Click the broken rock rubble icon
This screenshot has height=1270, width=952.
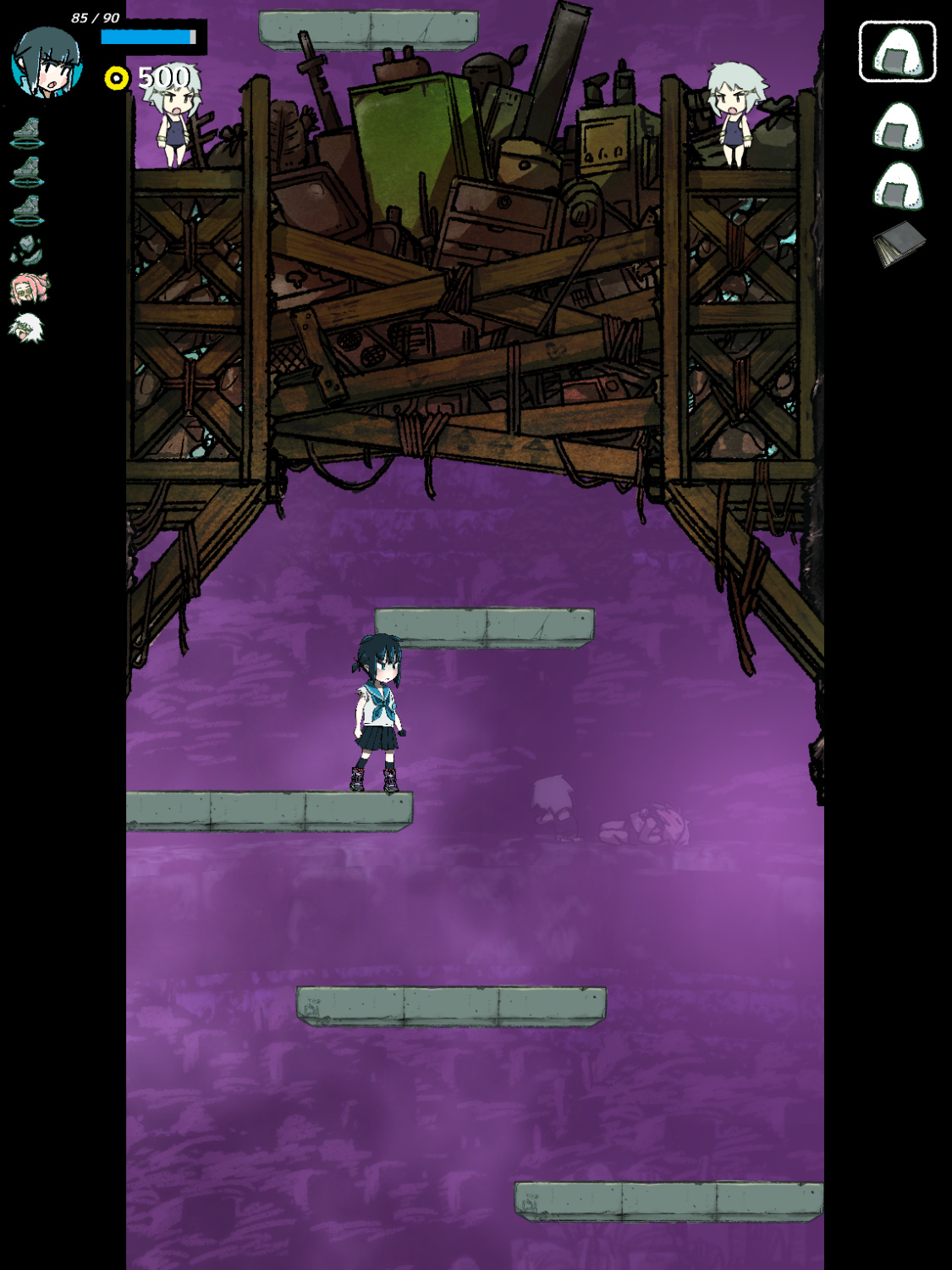[26, 250]
